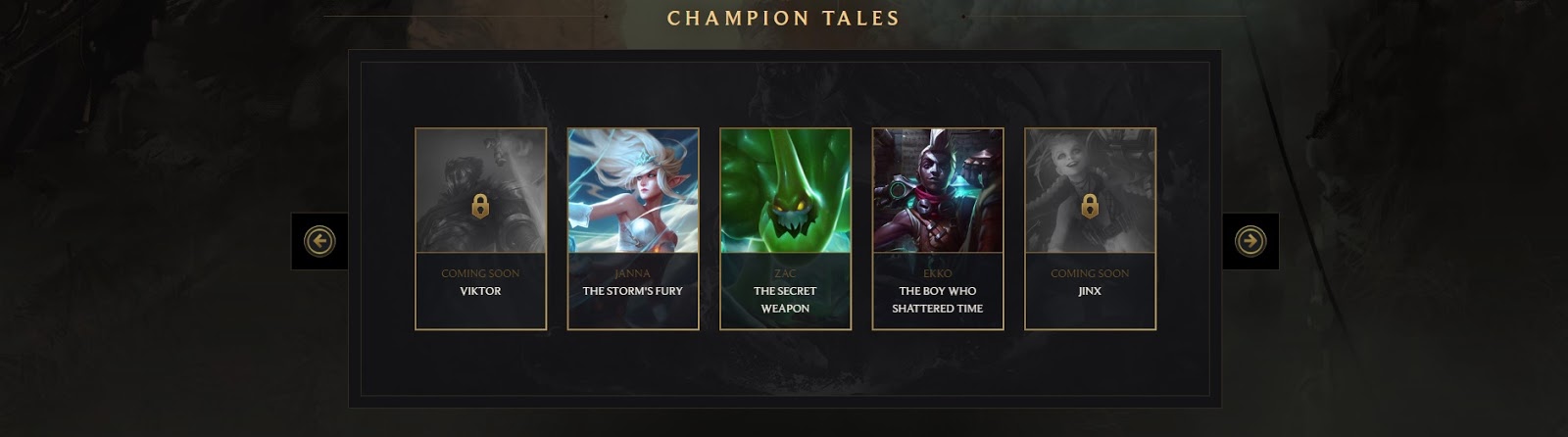Show next champion tales with right arrow

tap(1249, 241)
